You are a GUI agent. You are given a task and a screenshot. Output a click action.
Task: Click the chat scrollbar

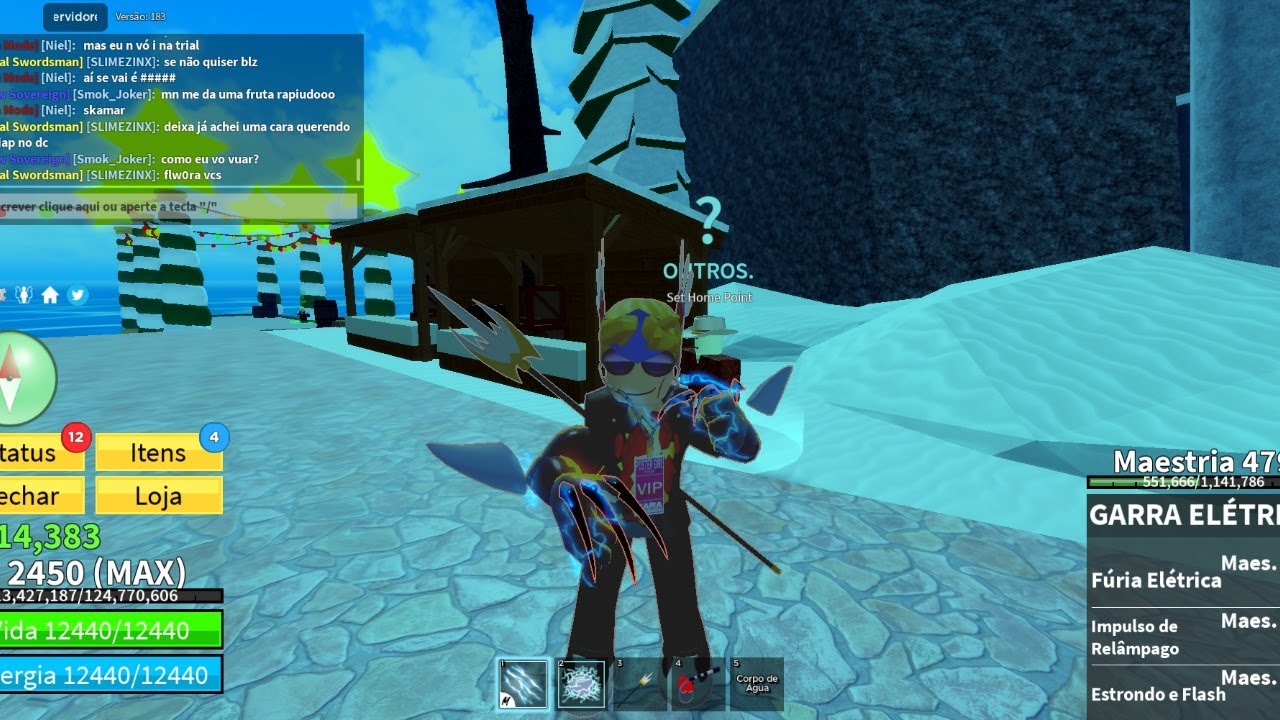point(359,170)
